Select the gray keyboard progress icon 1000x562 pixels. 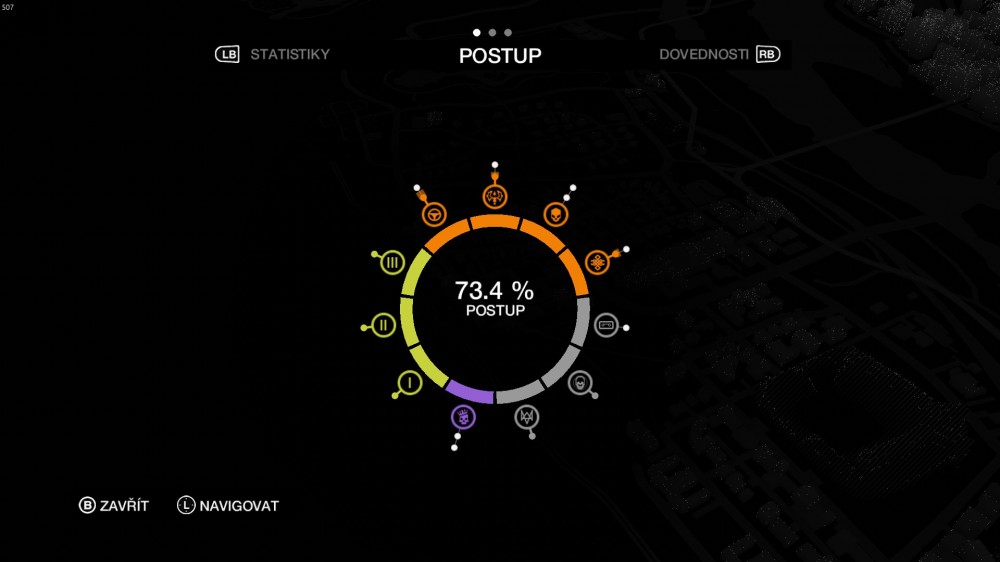[606, 325]
